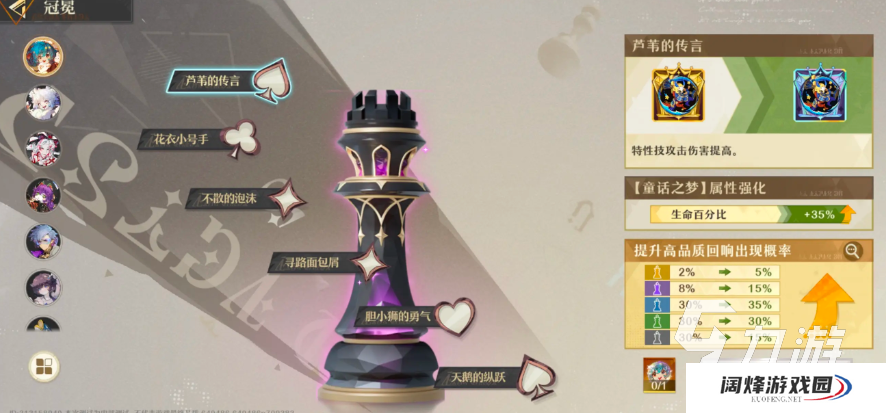Viewport: 886px width, 413px height.
Task: Select the 胆小狮的勇气 heart node
Action: [x=455, y=315]
